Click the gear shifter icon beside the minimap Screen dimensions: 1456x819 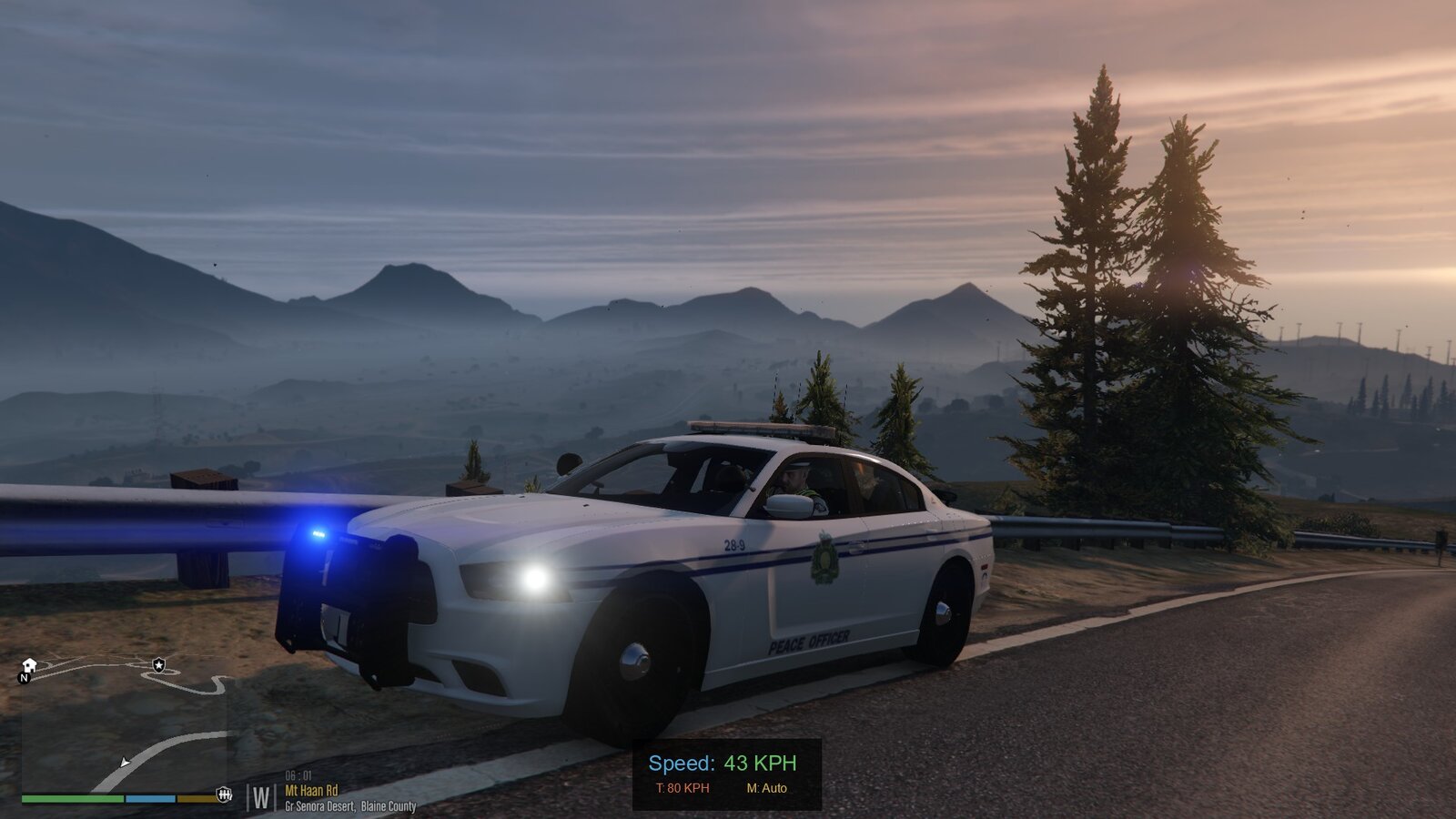pos(224,794)
